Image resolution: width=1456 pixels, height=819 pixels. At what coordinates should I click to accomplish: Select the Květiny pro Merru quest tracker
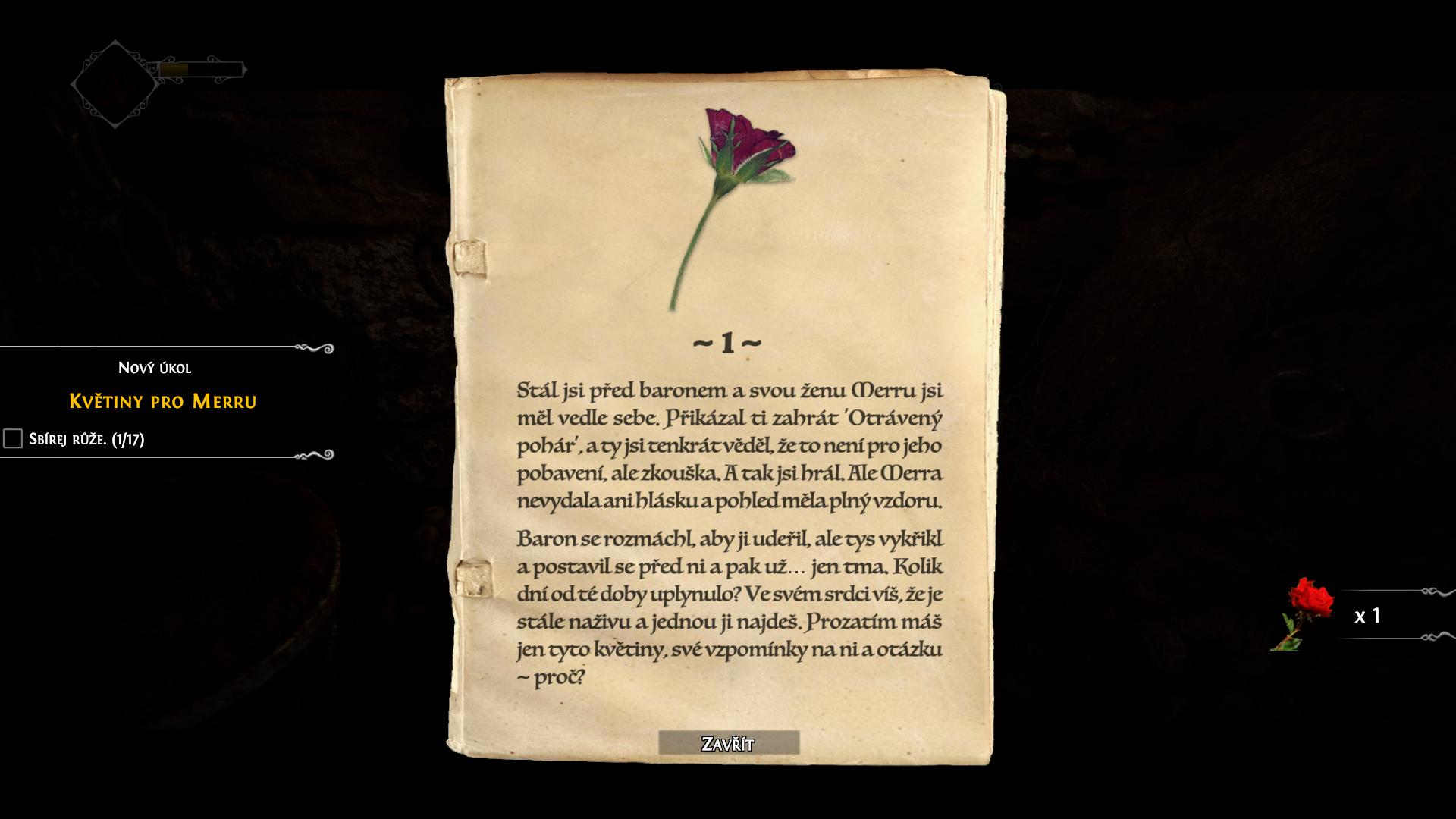163,401
